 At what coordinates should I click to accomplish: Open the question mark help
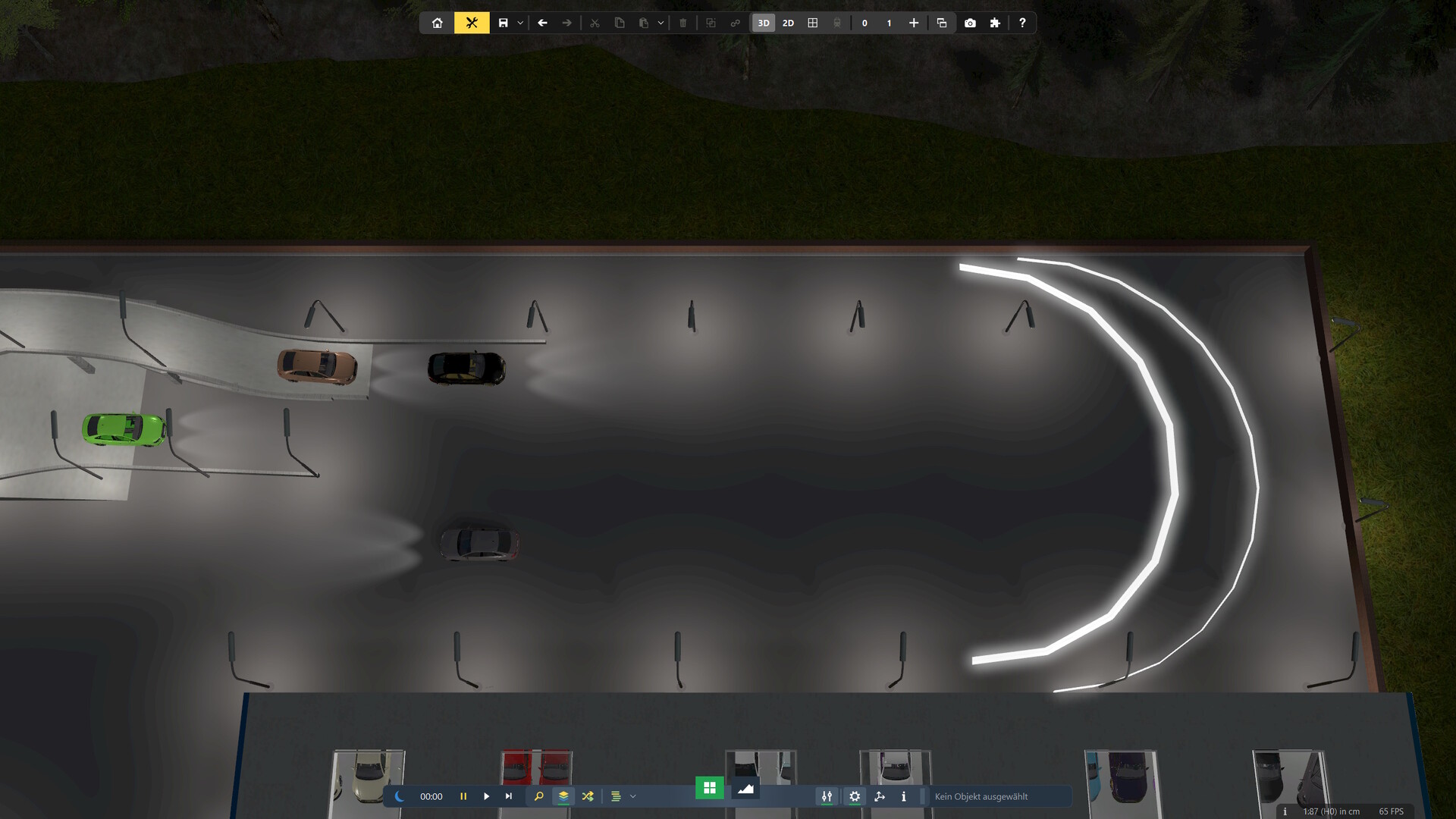pos(1022,23)
